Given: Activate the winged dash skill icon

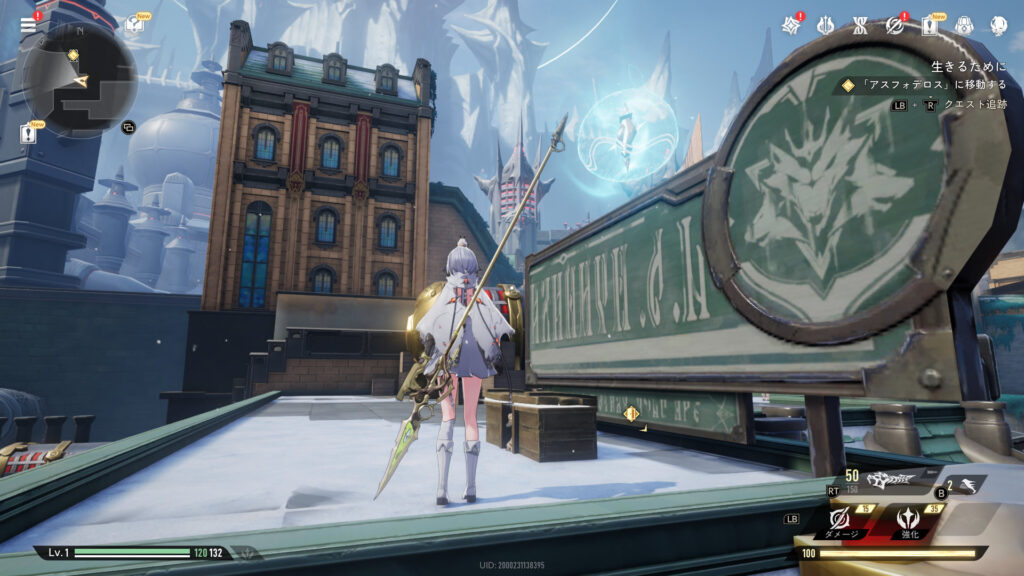Looking at the screenshot, I should 968,485.
